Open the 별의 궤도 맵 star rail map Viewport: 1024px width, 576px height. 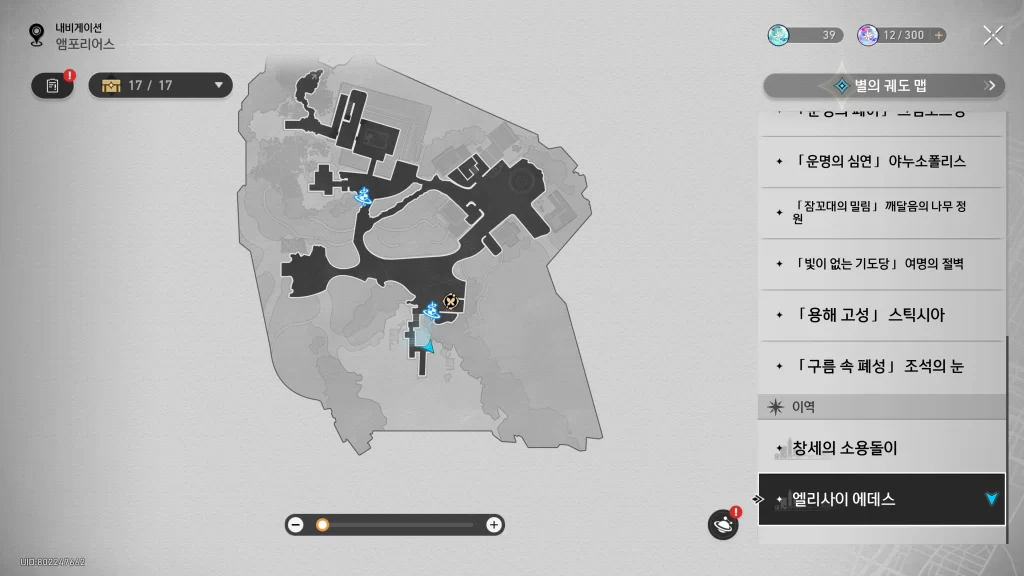884,86
